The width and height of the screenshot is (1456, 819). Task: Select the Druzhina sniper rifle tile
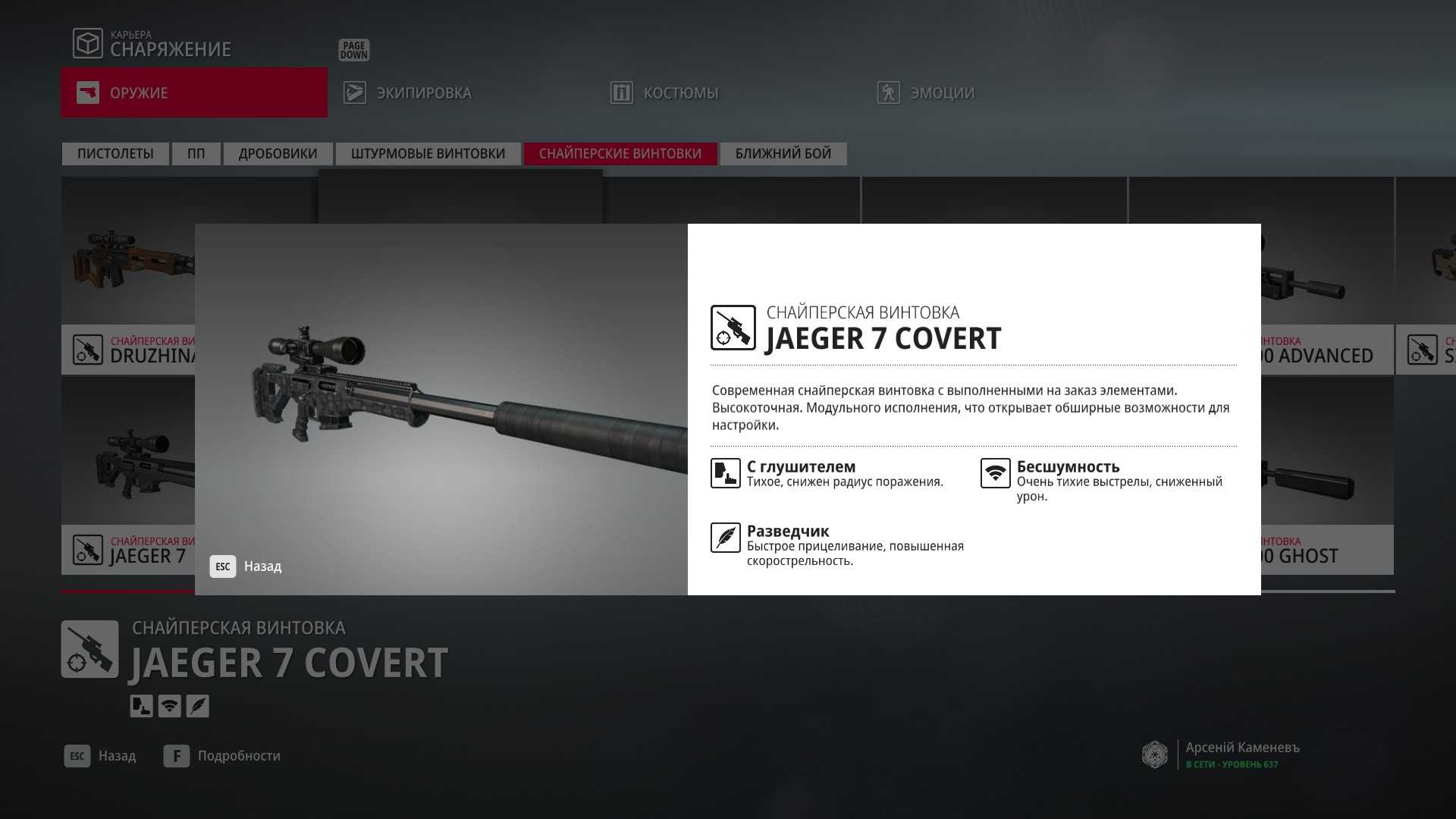(127, 273)
